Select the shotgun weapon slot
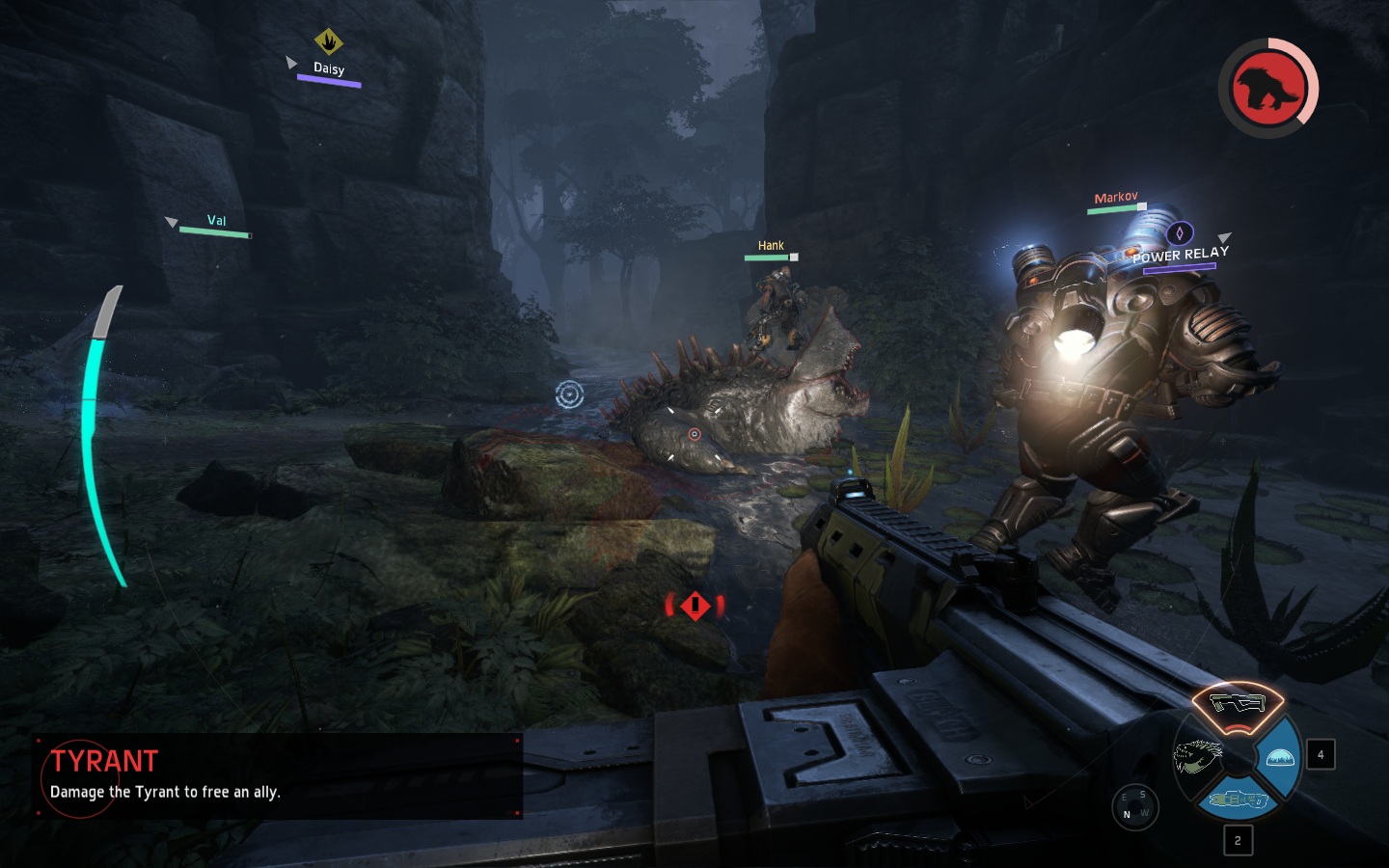This screenshot has height=868, width=1389. 1237,703
